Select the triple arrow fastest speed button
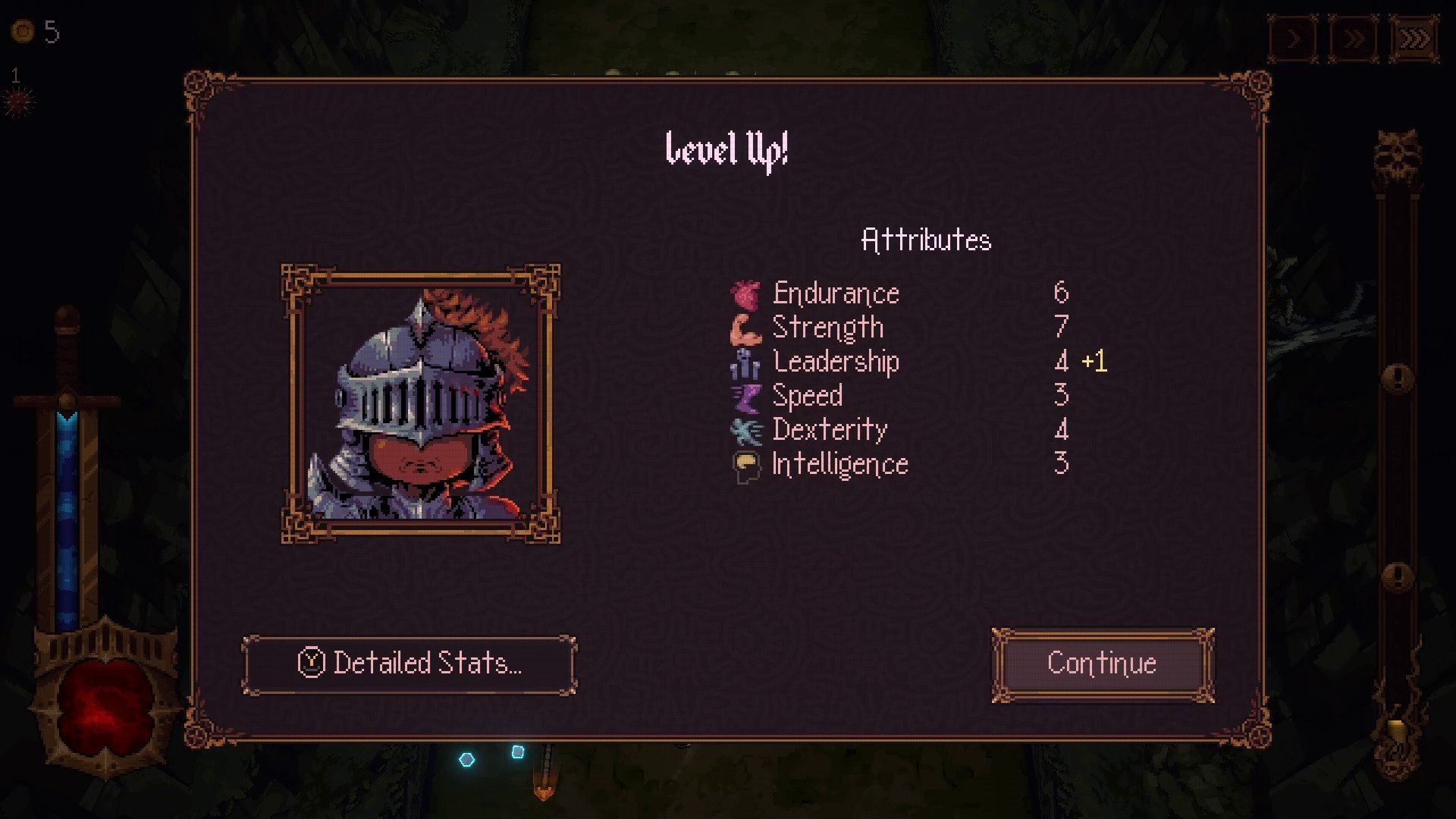The image size is (1456, 819). (1414, 38)
